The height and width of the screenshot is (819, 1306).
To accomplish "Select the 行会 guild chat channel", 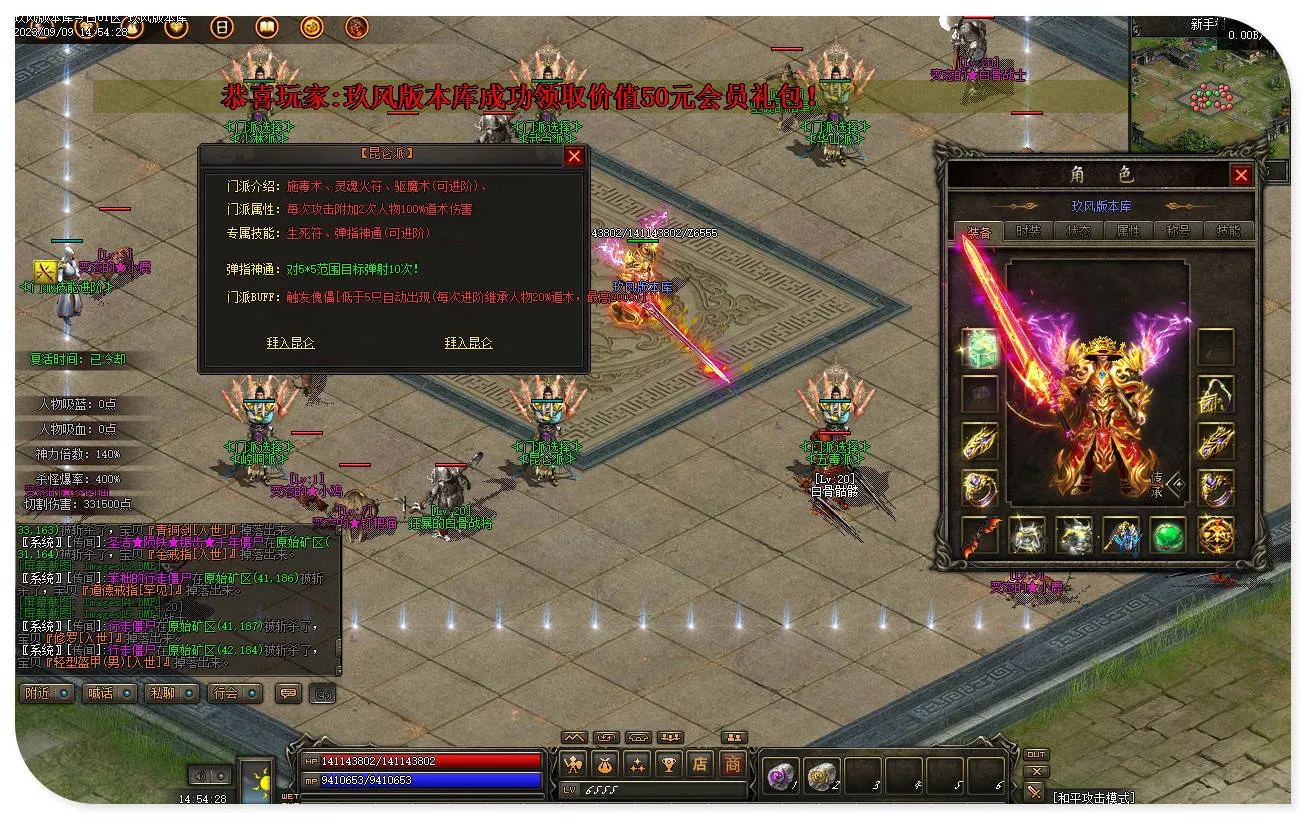I will point(234,693).
